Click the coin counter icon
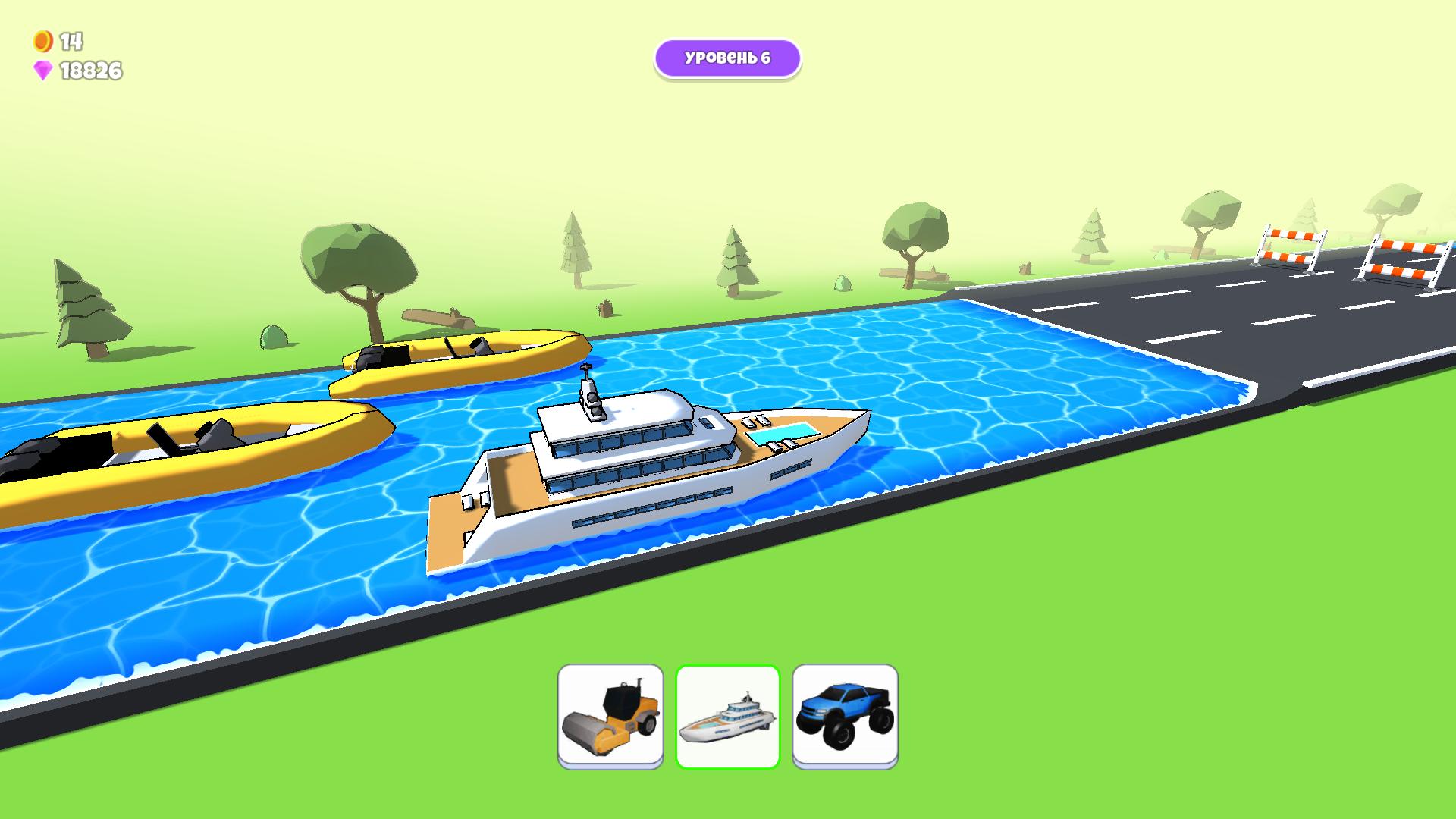1456x819 pixels. pyautogui.click(x=42, y=42)
